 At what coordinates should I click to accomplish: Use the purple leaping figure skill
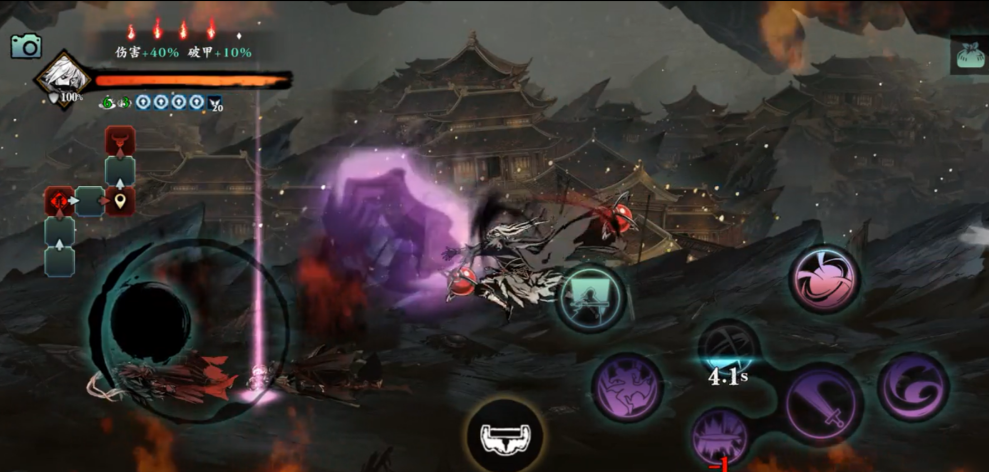(628, 388)
